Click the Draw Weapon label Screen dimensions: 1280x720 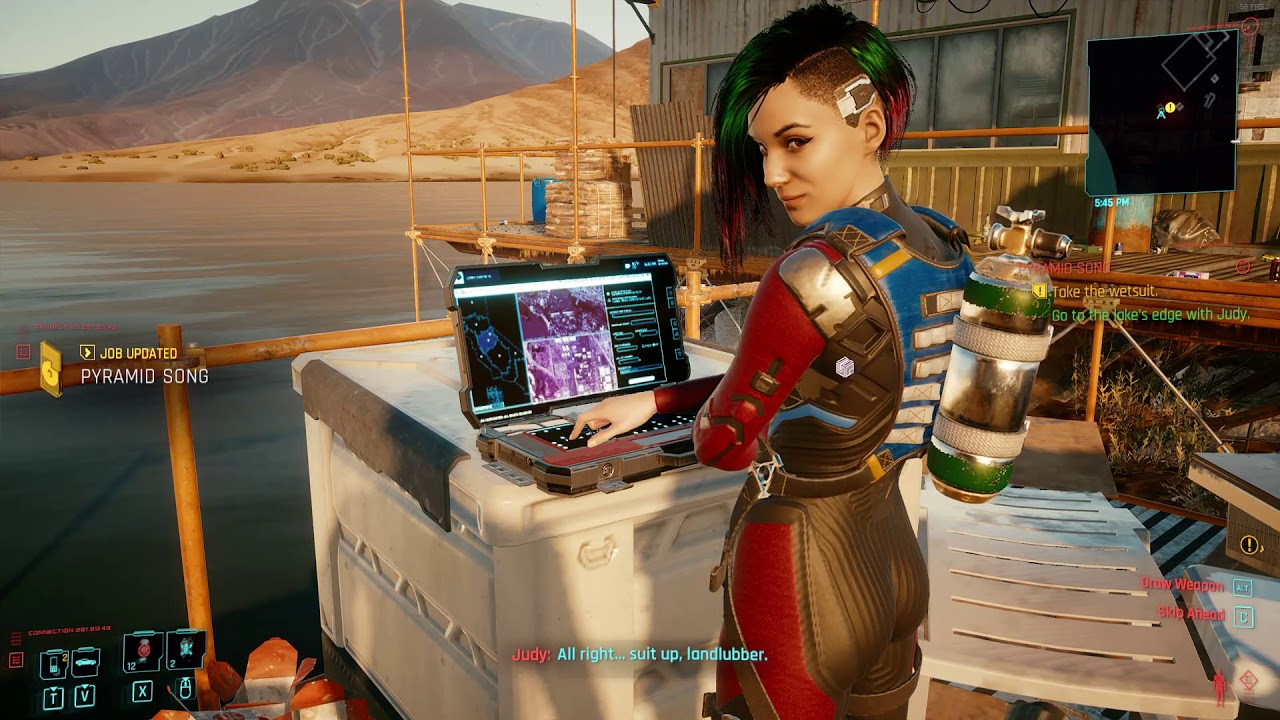tap(1183, 584)
